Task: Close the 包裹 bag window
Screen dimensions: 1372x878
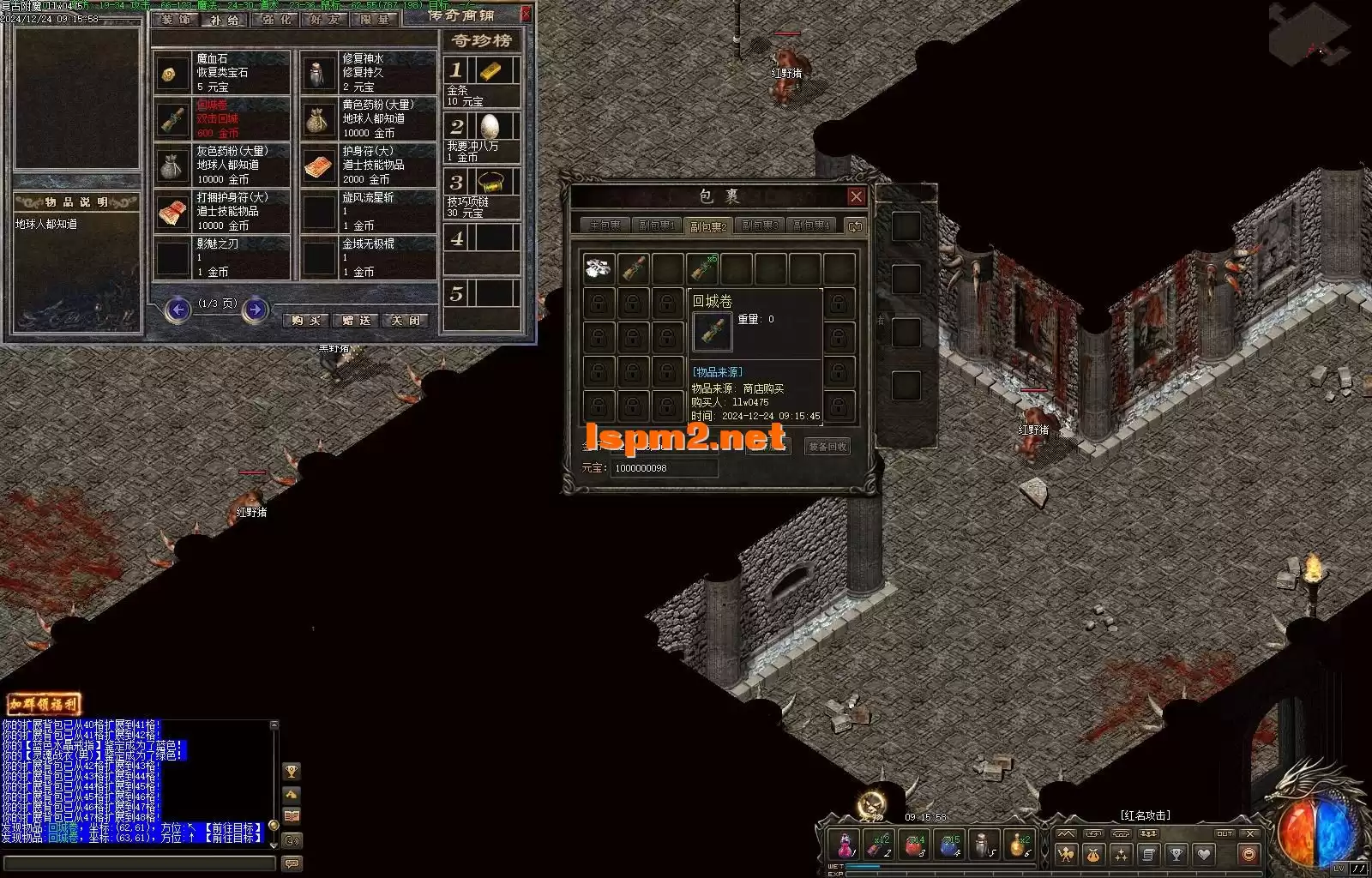Action: pyautogui.click(x=856, y=196)
